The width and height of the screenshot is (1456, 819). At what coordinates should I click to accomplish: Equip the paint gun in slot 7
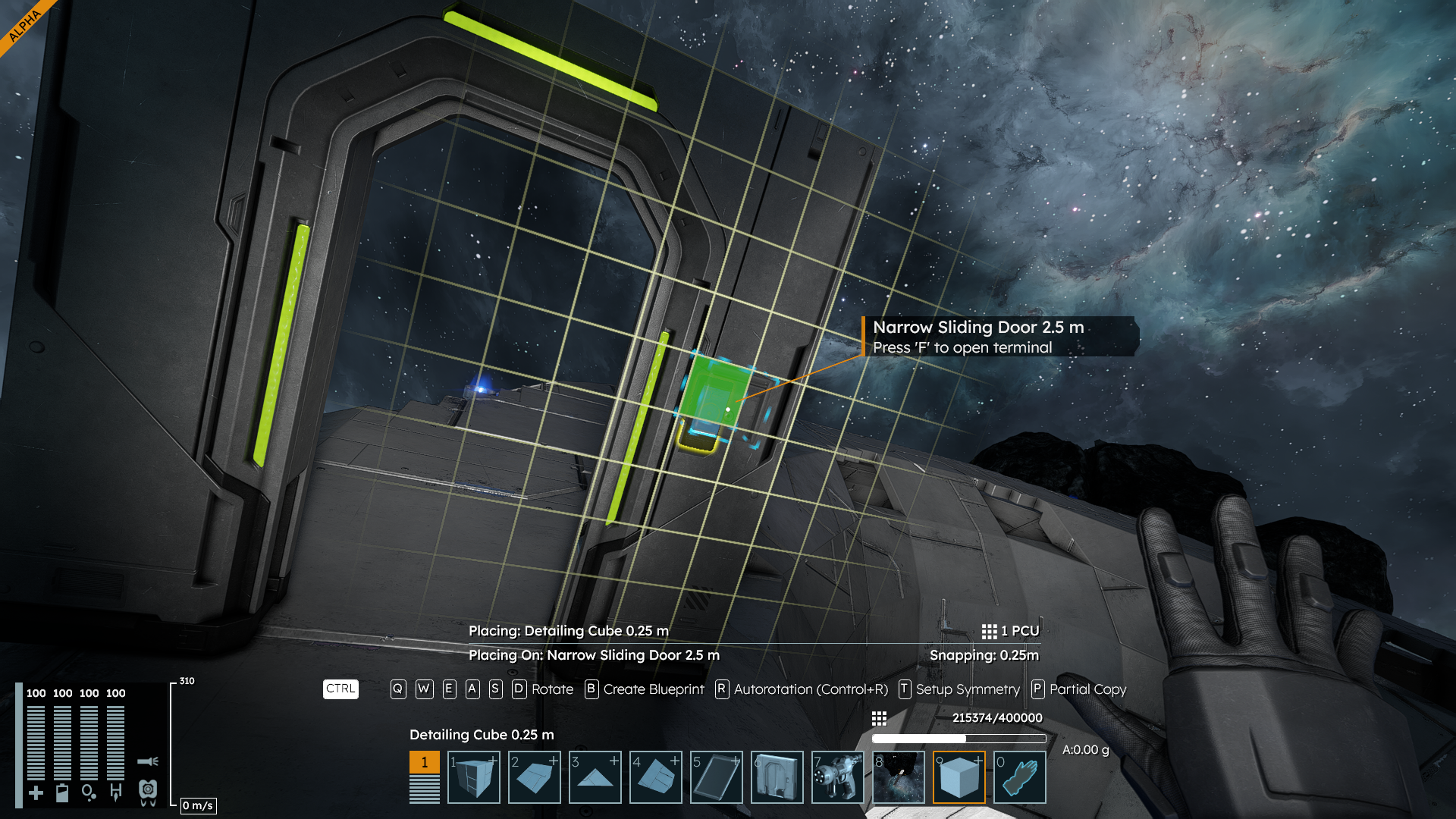[838, 777]
